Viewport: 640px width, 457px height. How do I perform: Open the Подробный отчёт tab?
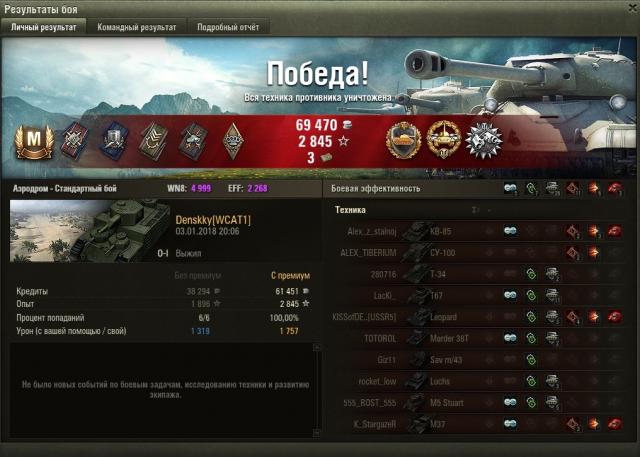click(x=228, y=27)
